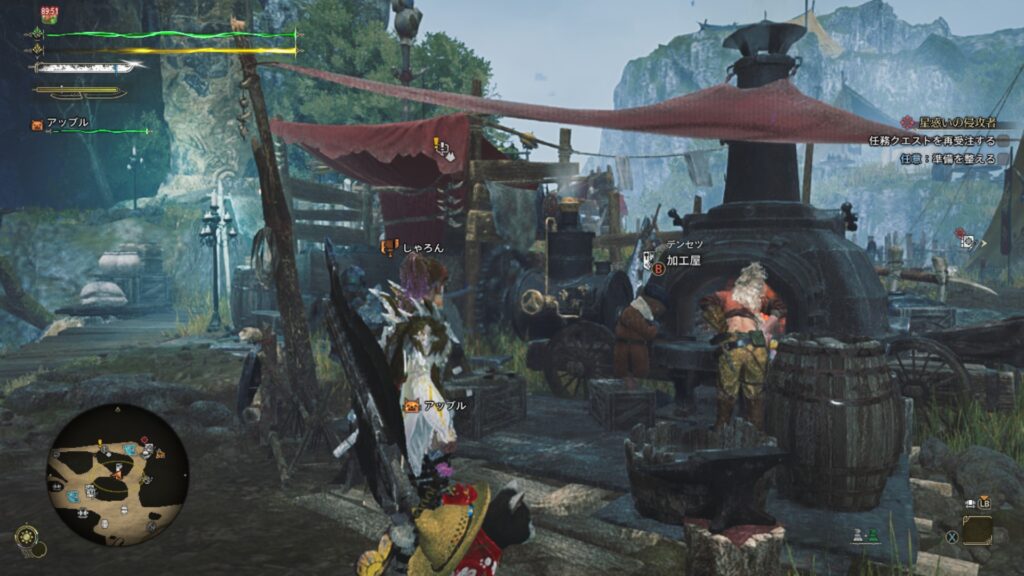Click the quest target direction indicator icon
Viewport: 1024px width, 576px height.
(x=966, y=241)
